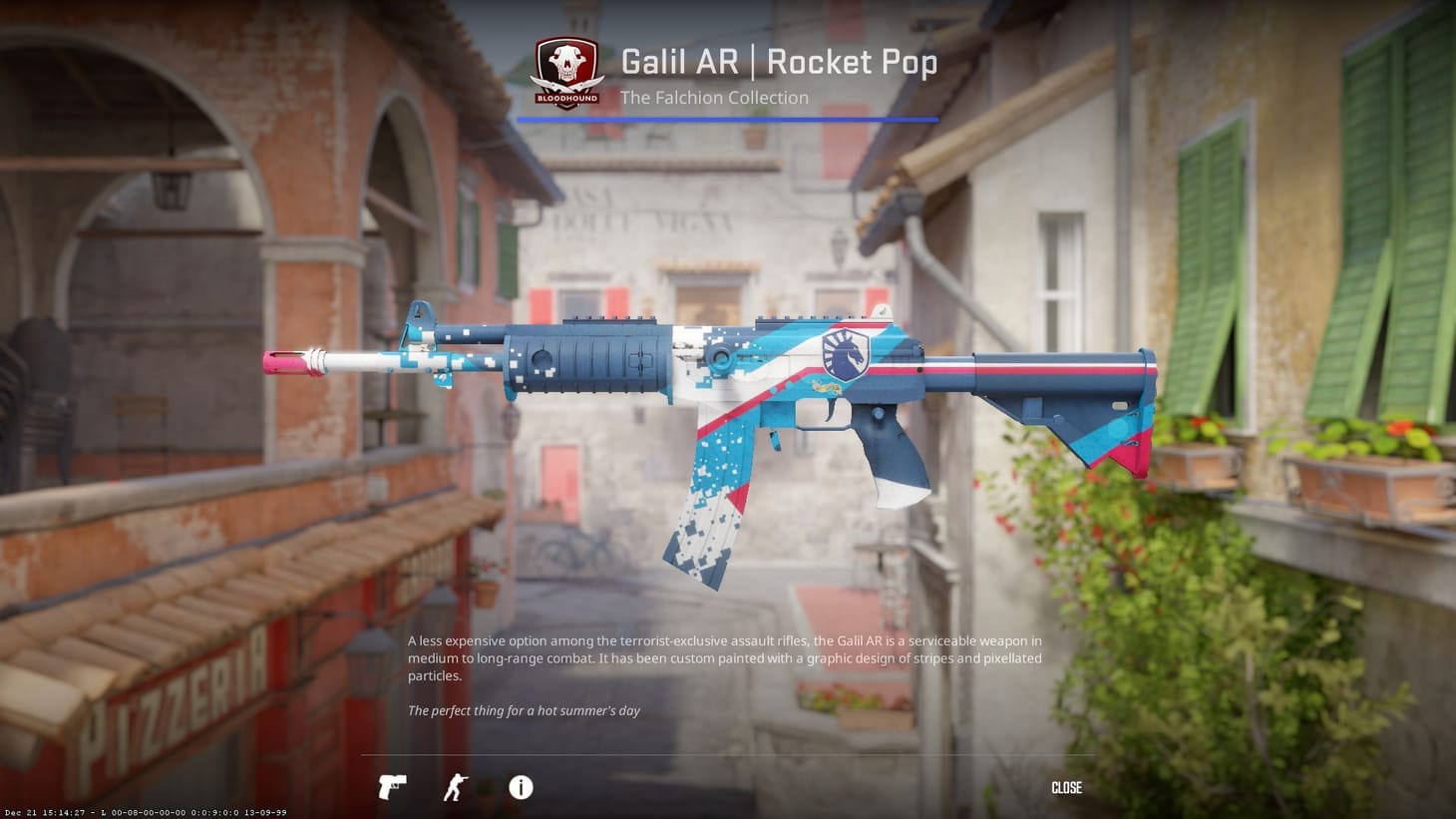Click The Falchion Collection label
Image resolution: width=1456 pixels, height=819 pixels.
point(713,98)
